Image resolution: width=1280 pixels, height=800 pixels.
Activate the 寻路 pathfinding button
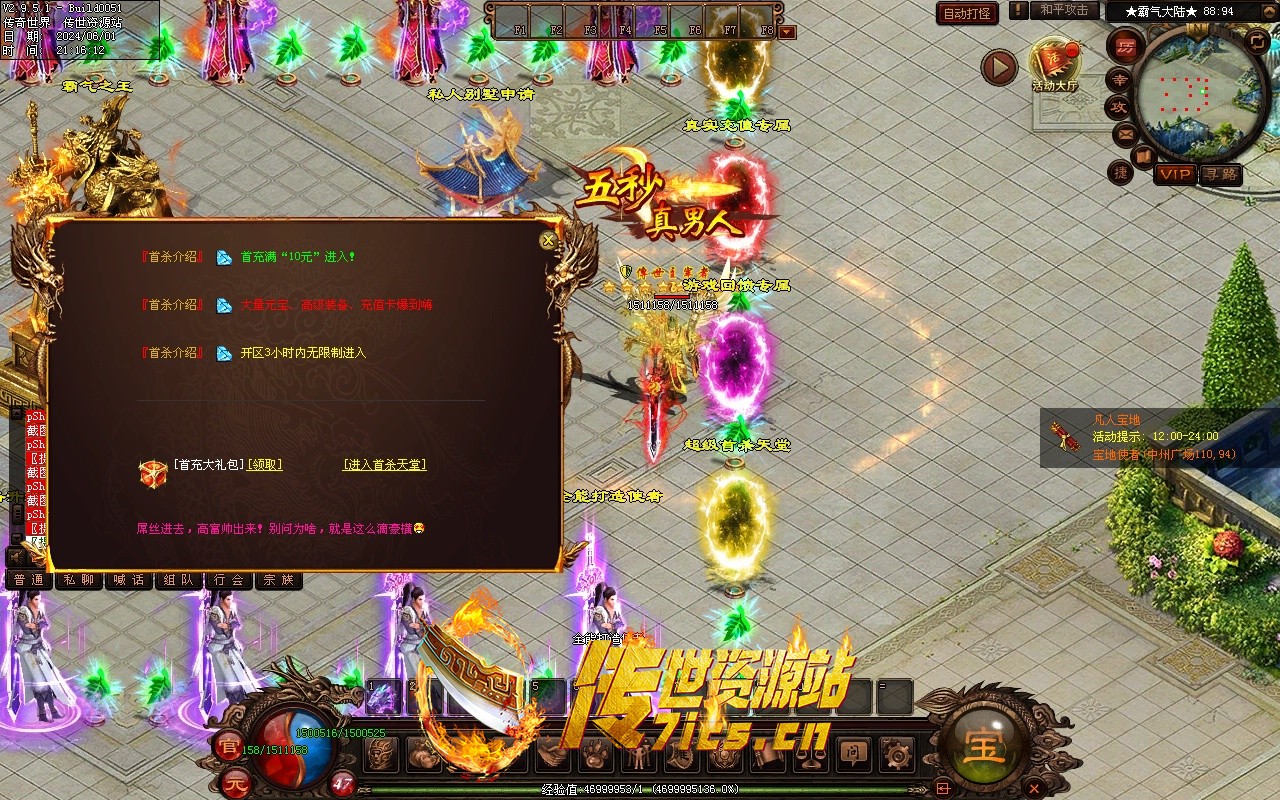pos(1220,174)
